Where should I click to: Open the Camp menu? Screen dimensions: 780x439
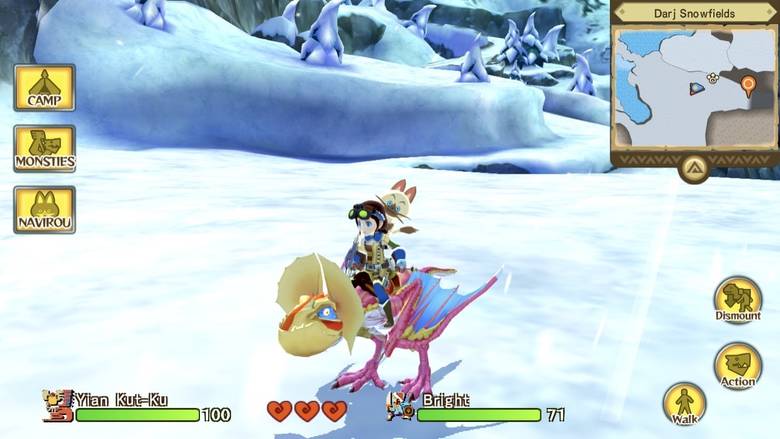point(44,88)
